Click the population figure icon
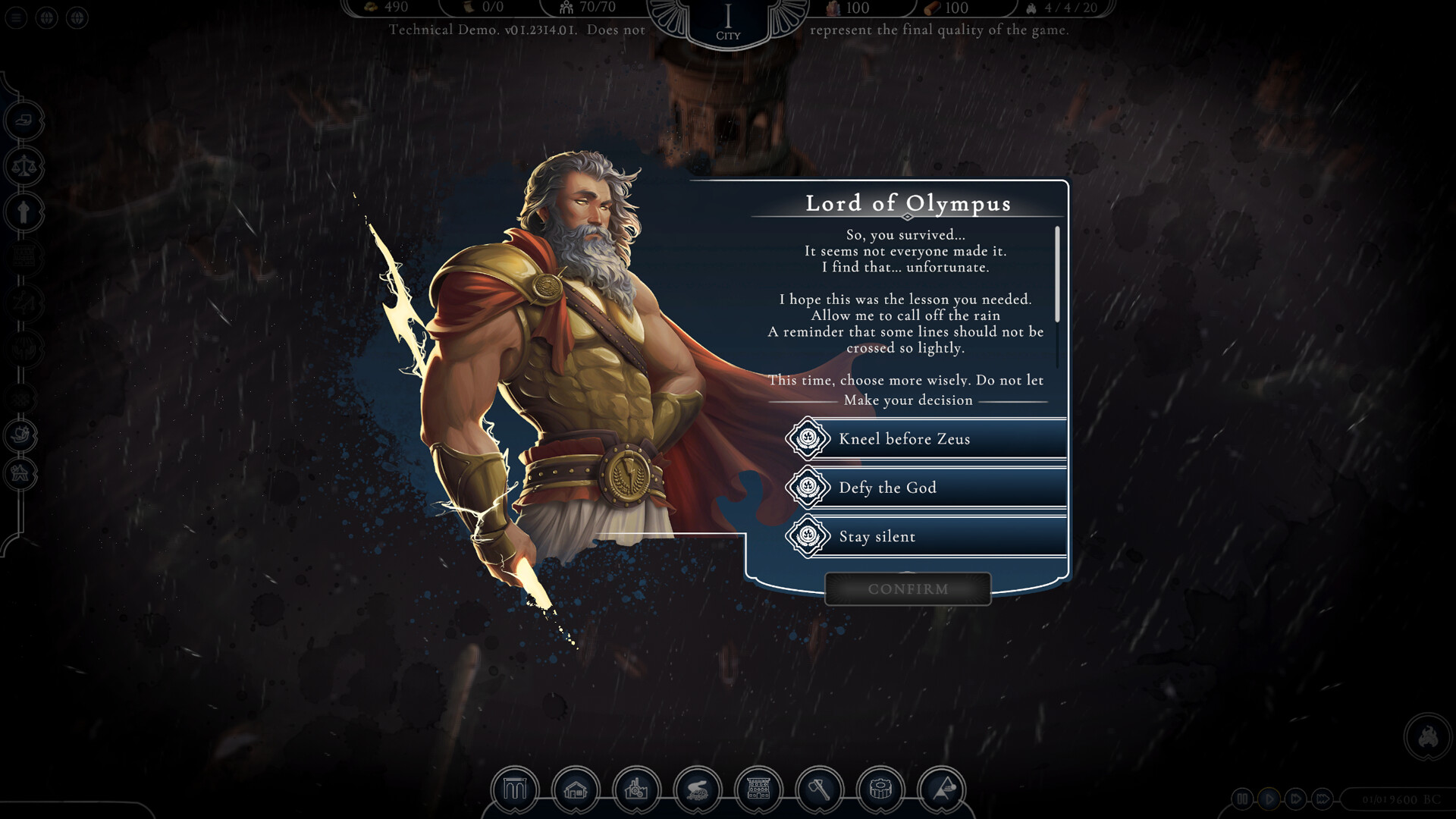This screenshot has height=819, width=1456. click(x=565, y=8)
